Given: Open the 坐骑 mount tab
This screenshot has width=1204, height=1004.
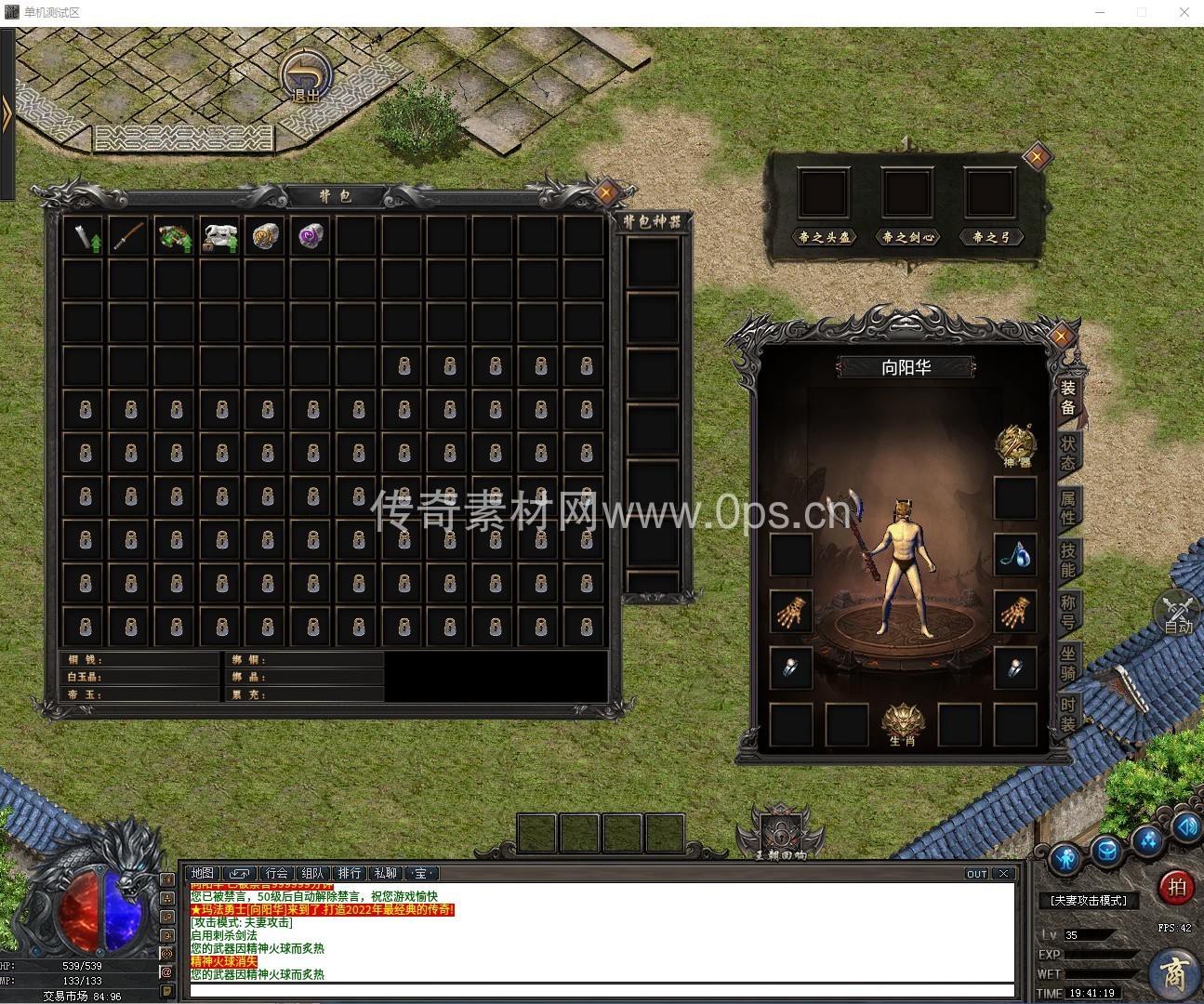Looking at the screenshot, I should pyautogui.click(x=1067, y=664).
